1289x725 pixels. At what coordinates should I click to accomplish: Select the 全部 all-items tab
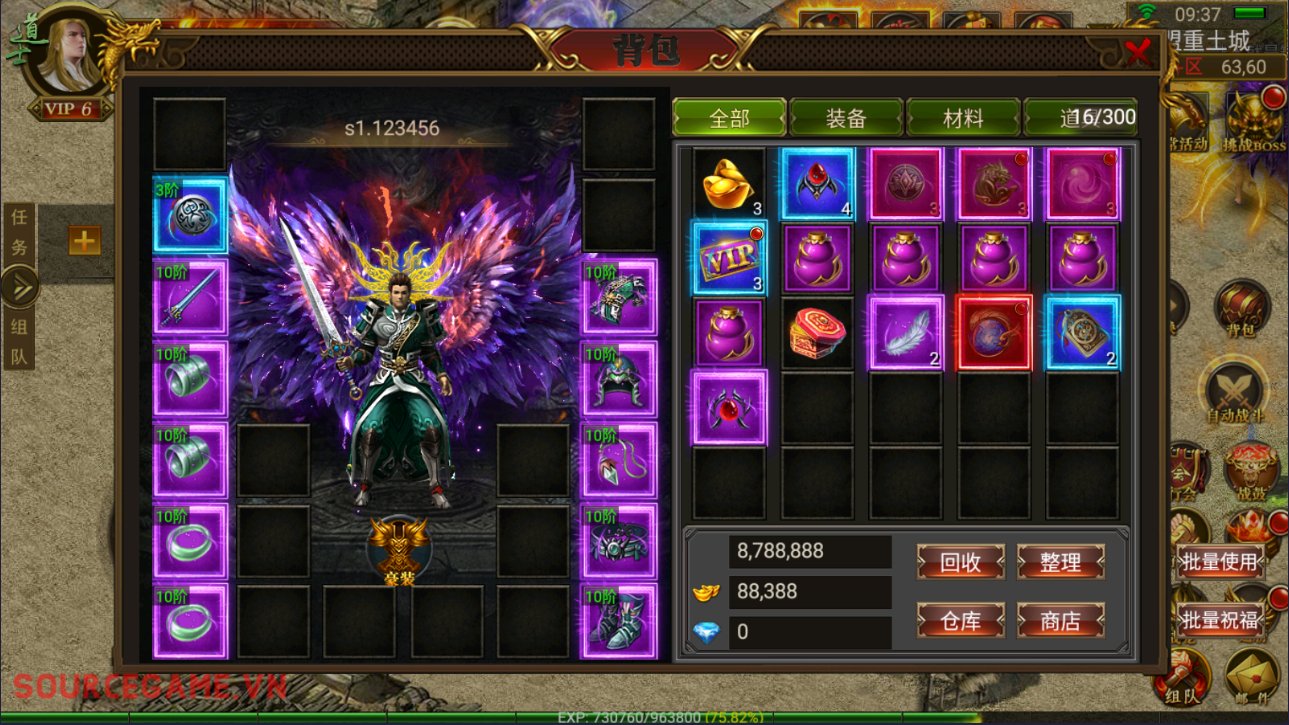[x=729, y=118]
